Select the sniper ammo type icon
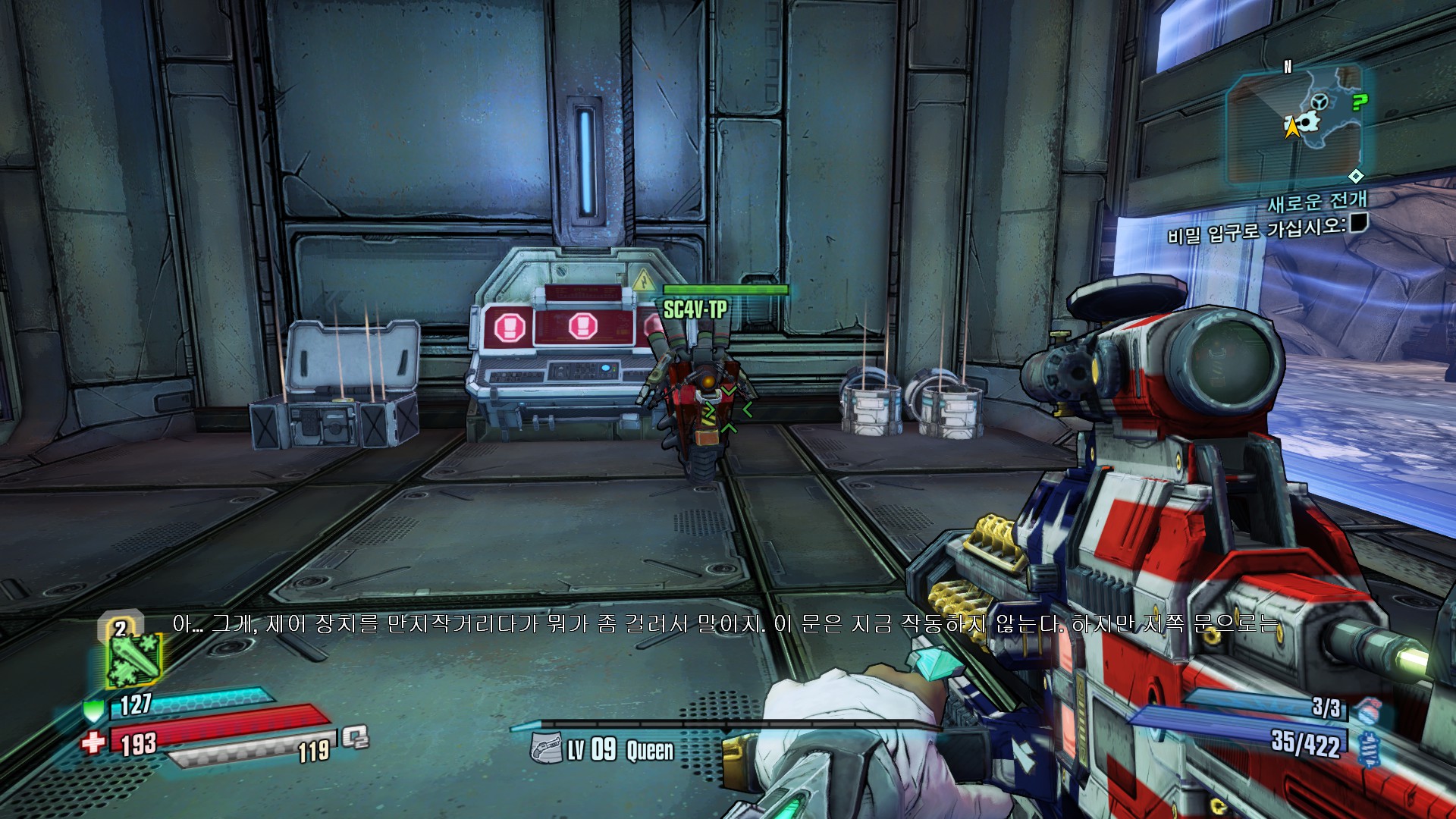This screenshot has width=1456, height=819. [1369, 748]
